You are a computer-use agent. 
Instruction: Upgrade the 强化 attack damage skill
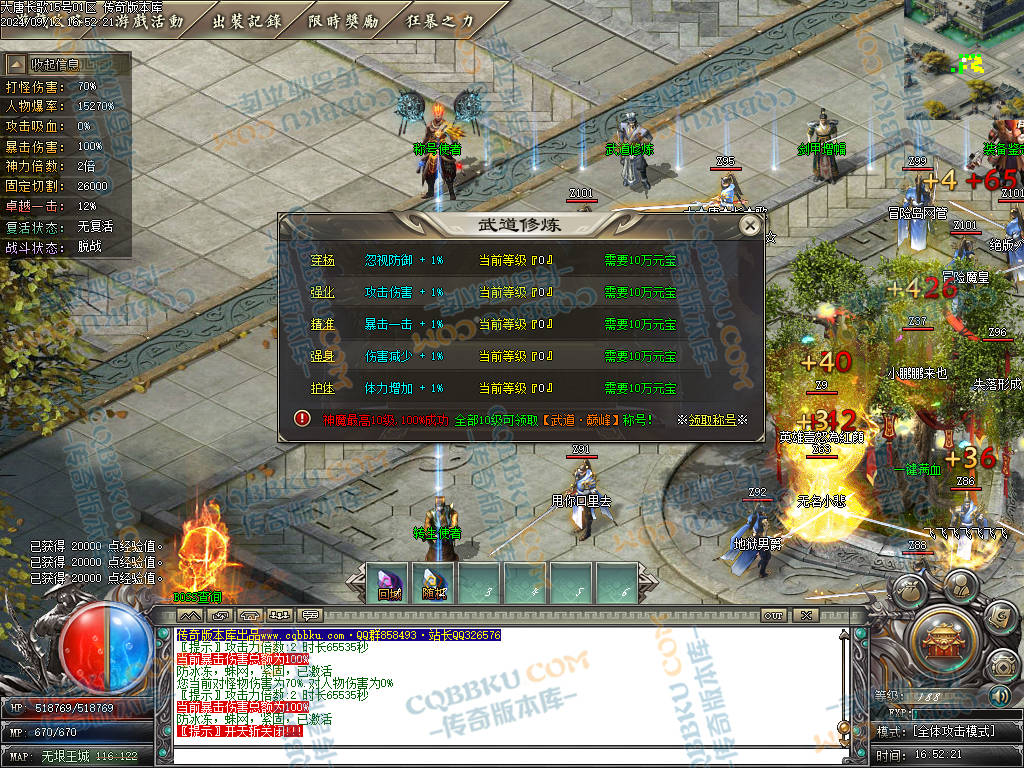(x=322, y=292)
